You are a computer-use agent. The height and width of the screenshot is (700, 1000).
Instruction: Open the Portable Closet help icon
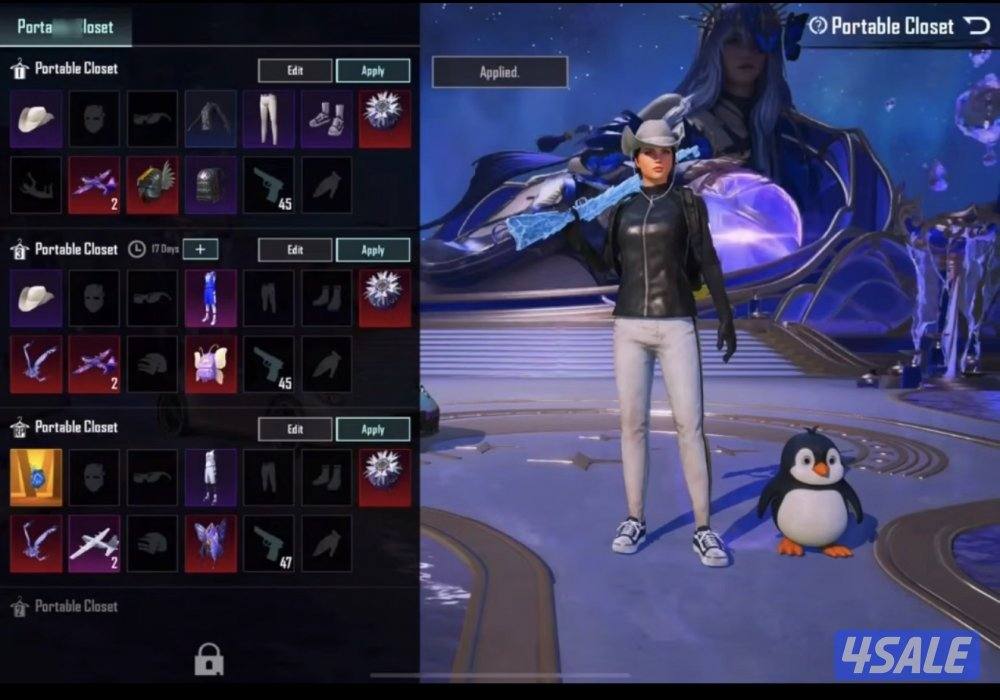[x=817, y=26]
